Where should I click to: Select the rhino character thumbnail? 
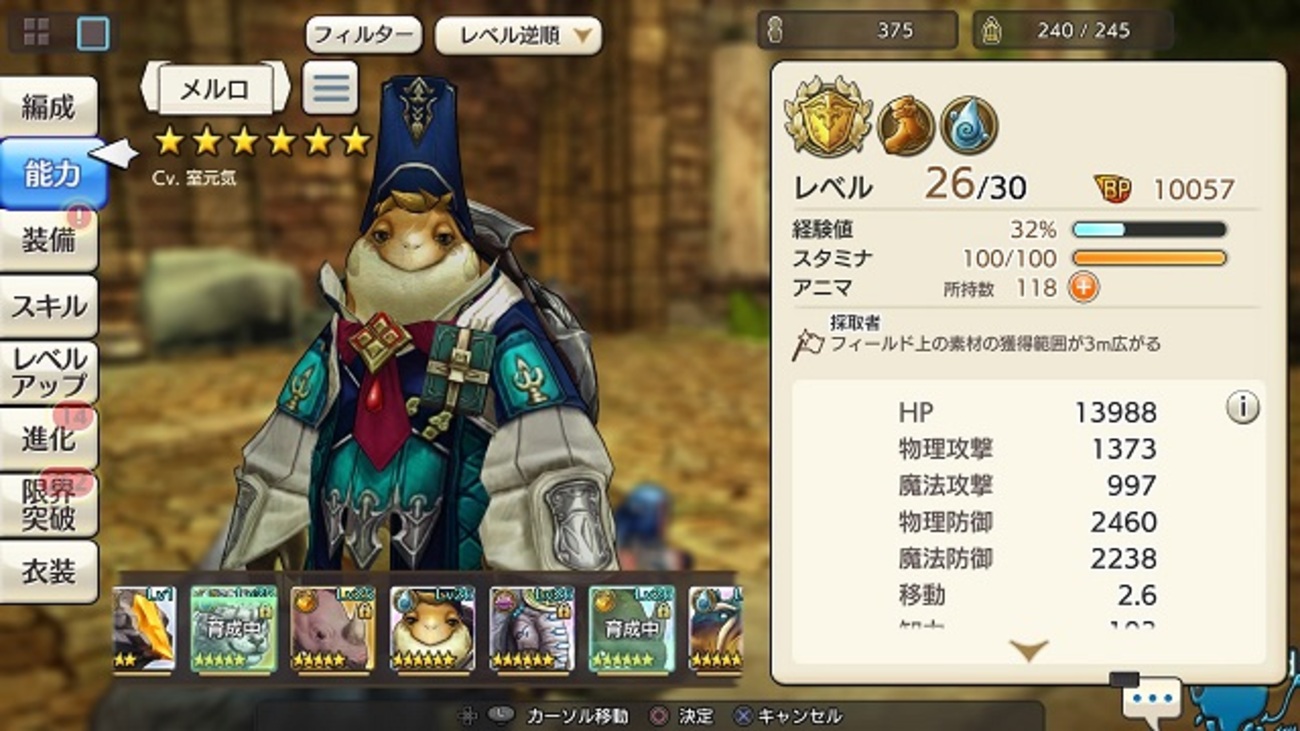[332, 628]
